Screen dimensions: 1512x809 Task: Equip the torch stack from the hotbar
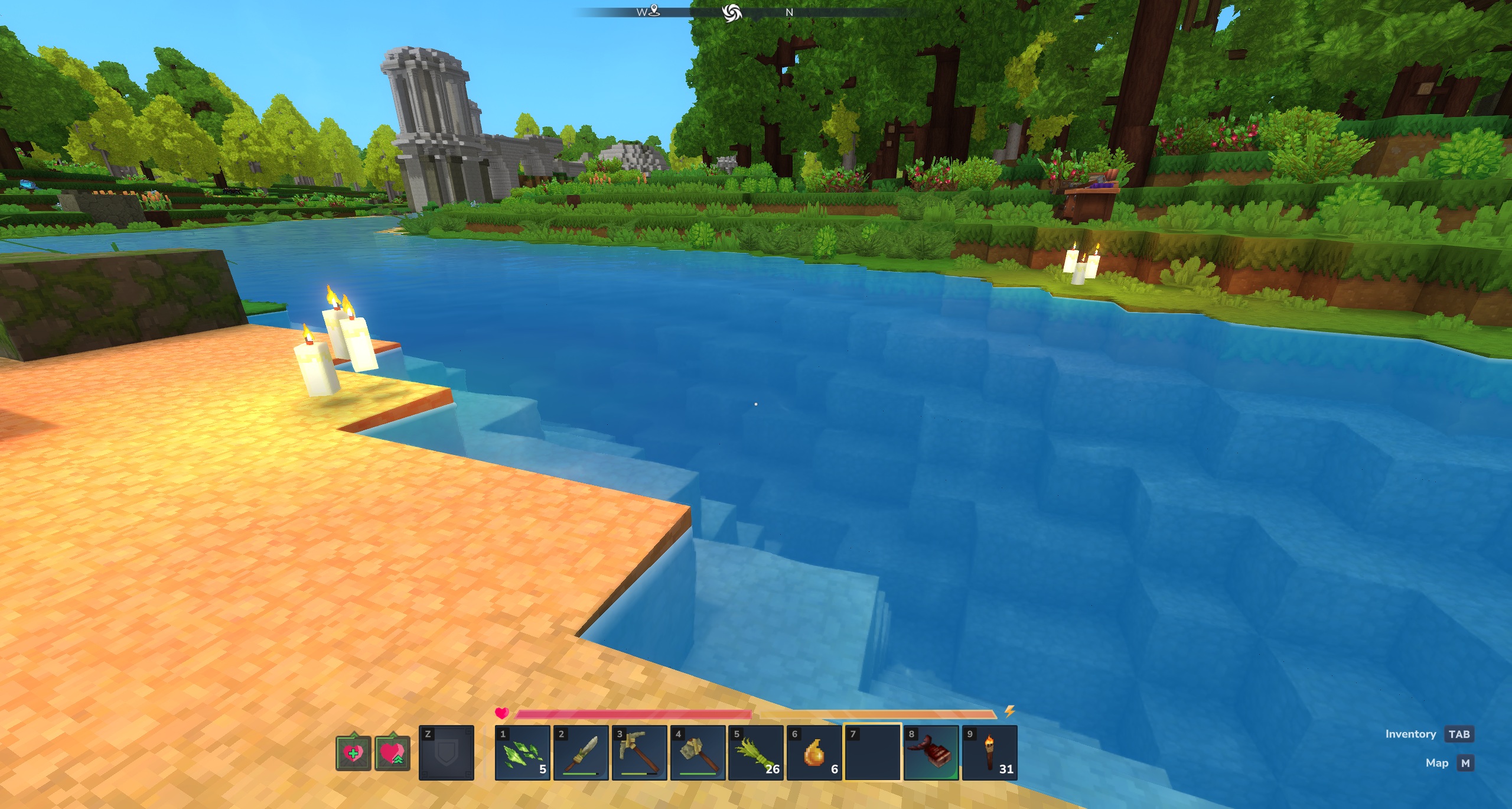tap(989, 753)
